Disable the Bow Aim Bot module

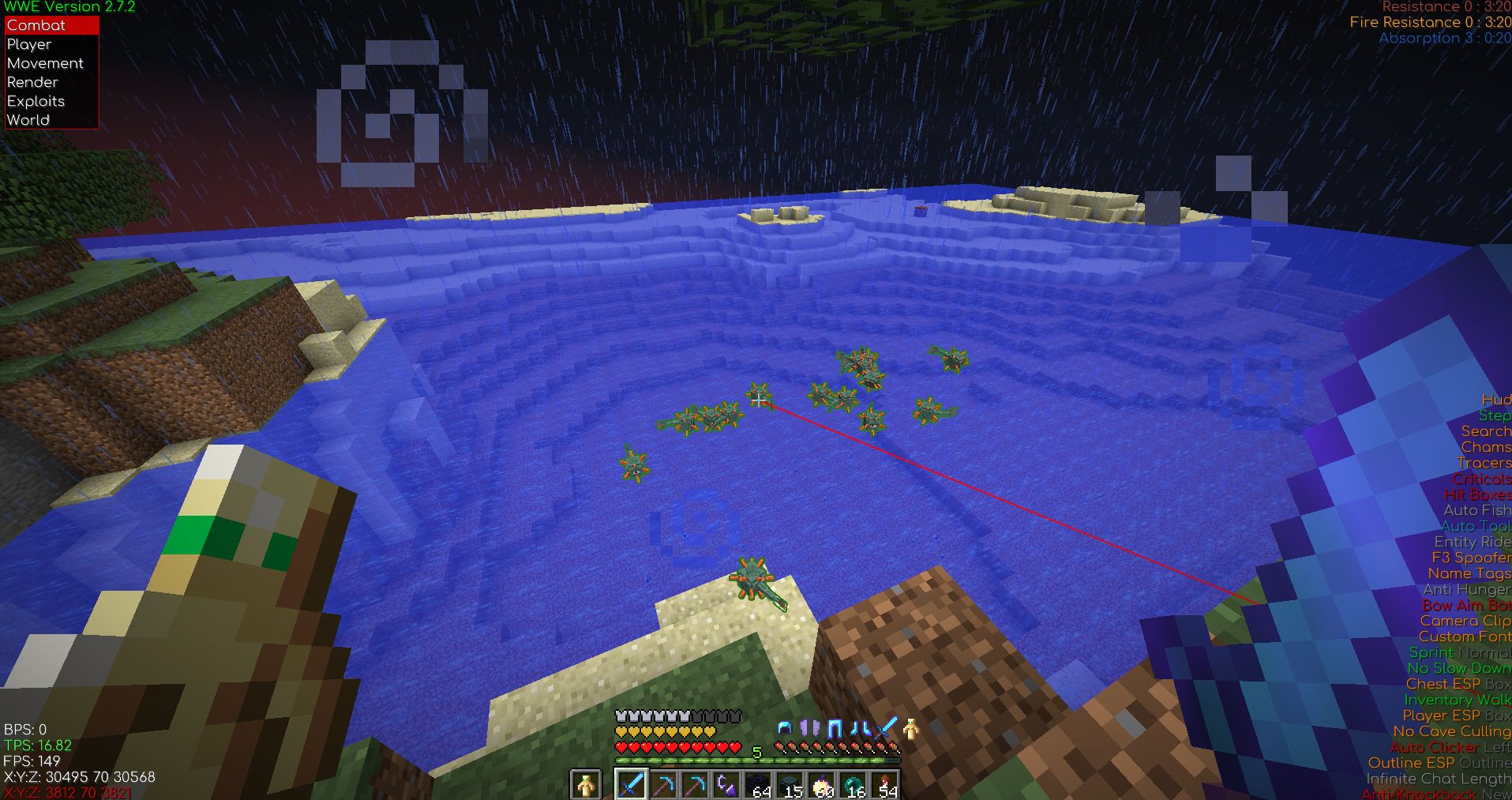tap(1470, 606)
